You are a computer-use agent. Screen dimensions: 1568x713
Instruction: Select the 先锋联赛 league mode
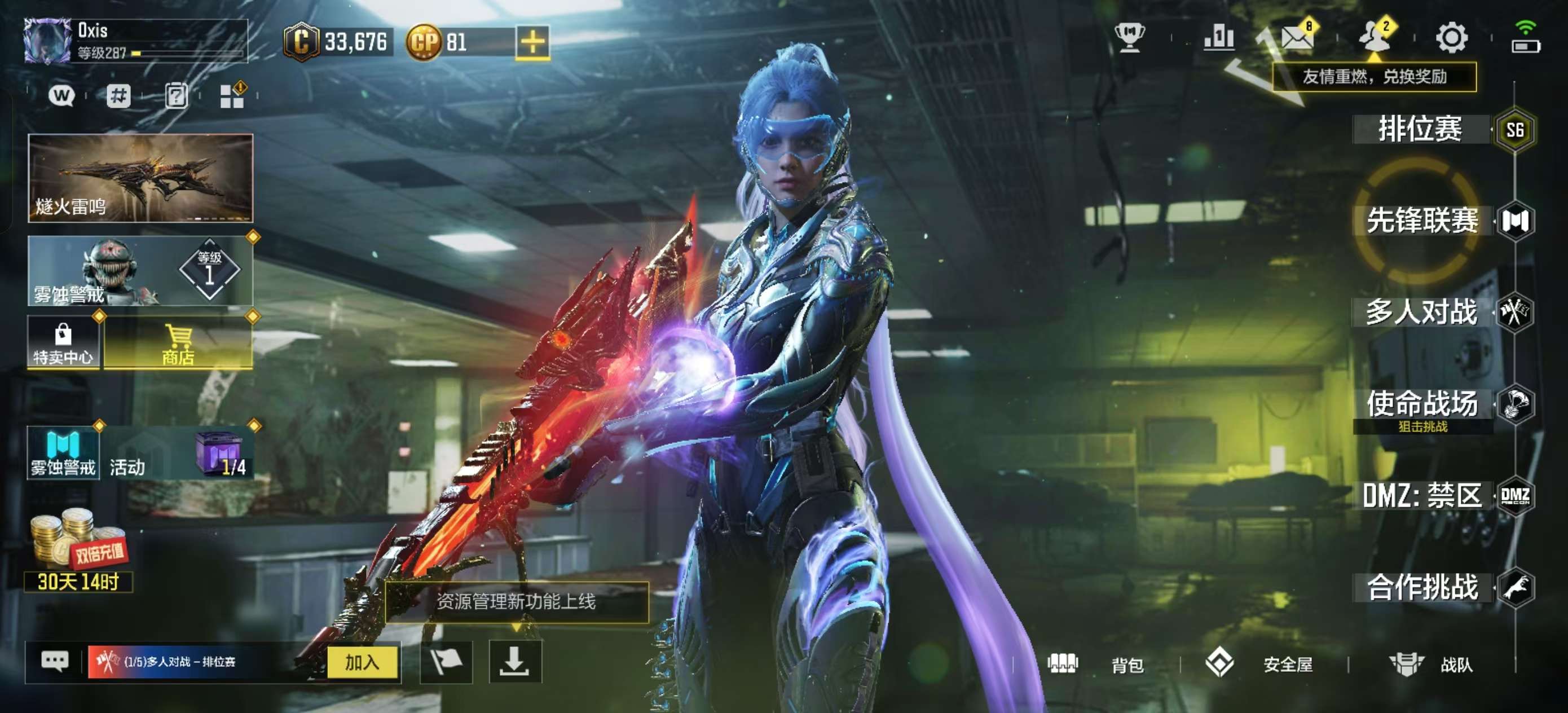(1422, 221)
